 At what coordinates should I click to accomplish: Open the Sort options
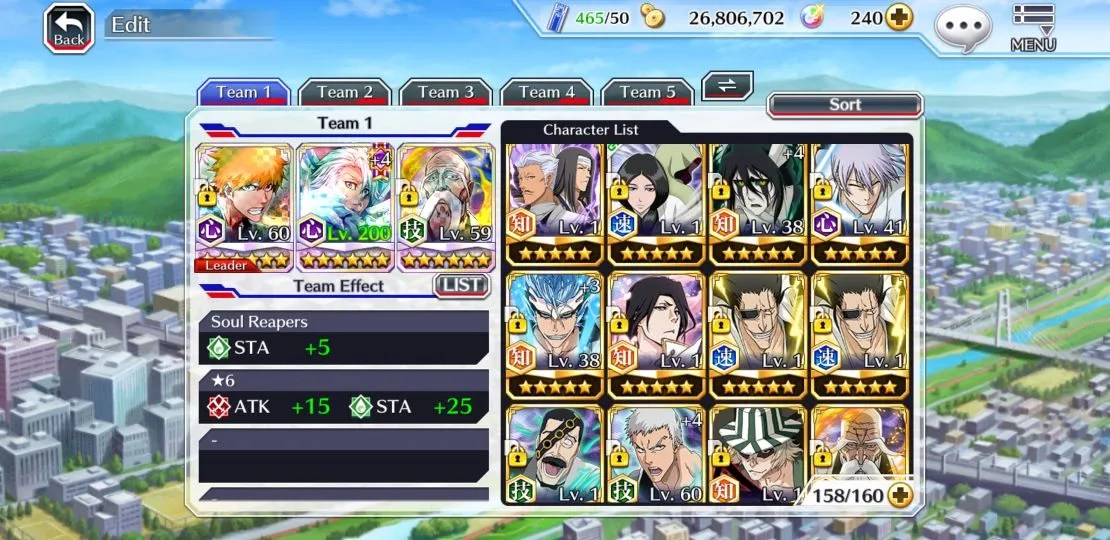point(845,105)
